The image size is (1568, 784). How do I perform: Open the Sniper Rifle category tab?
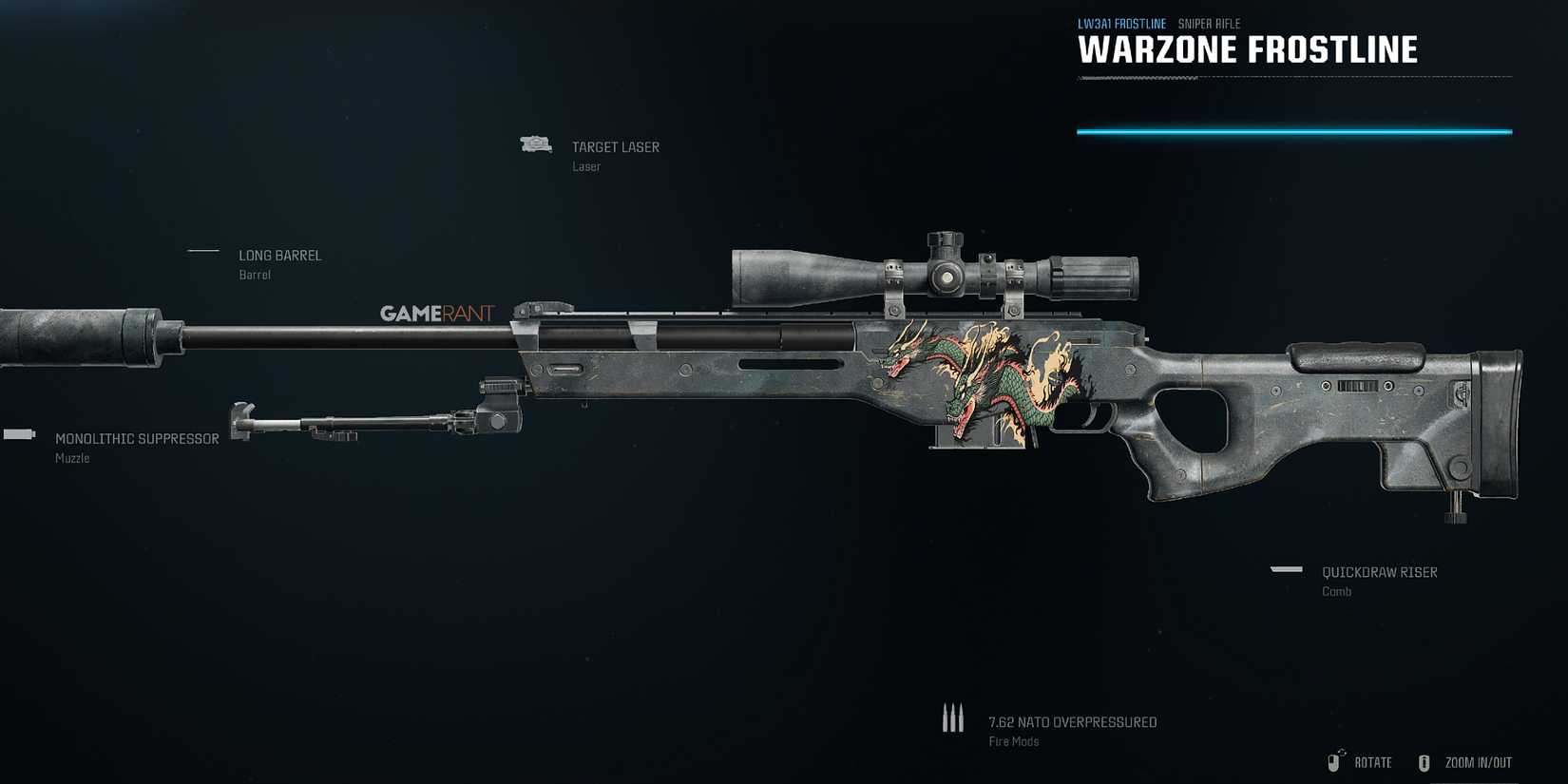point(1208,23)
